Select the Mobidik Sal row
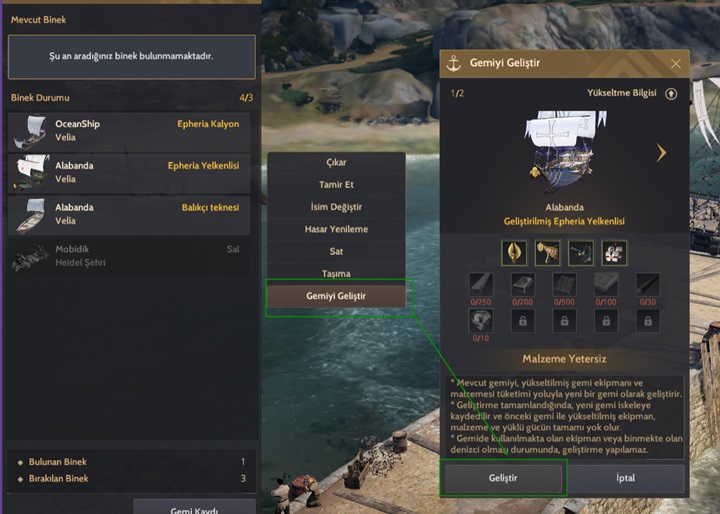 (x=131, y=256)
